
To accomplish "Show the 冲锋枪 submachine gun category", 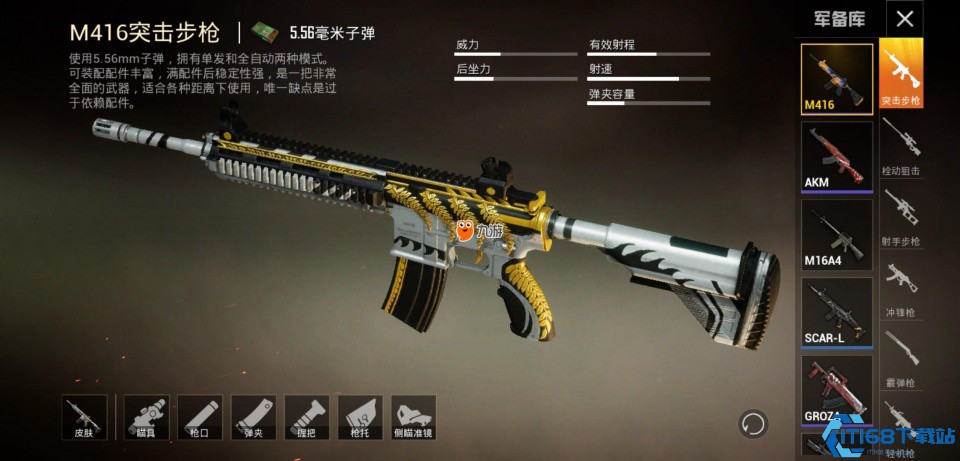I will coord(901,287).
